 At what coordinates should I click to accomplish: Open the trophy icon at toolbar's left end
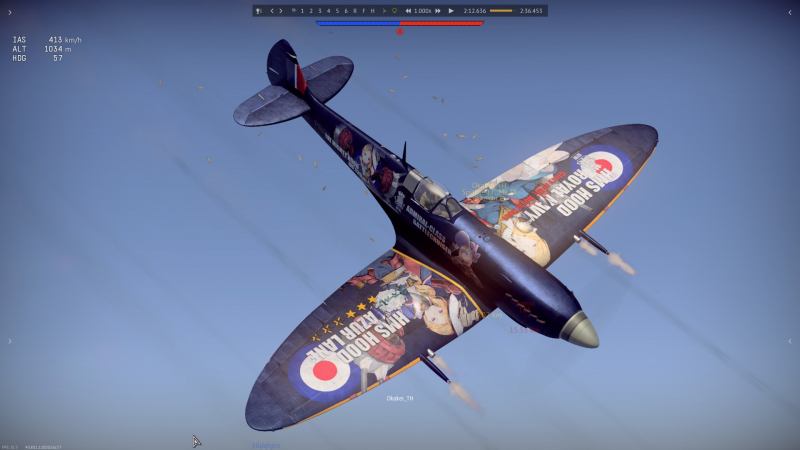[x=259, y=11]
